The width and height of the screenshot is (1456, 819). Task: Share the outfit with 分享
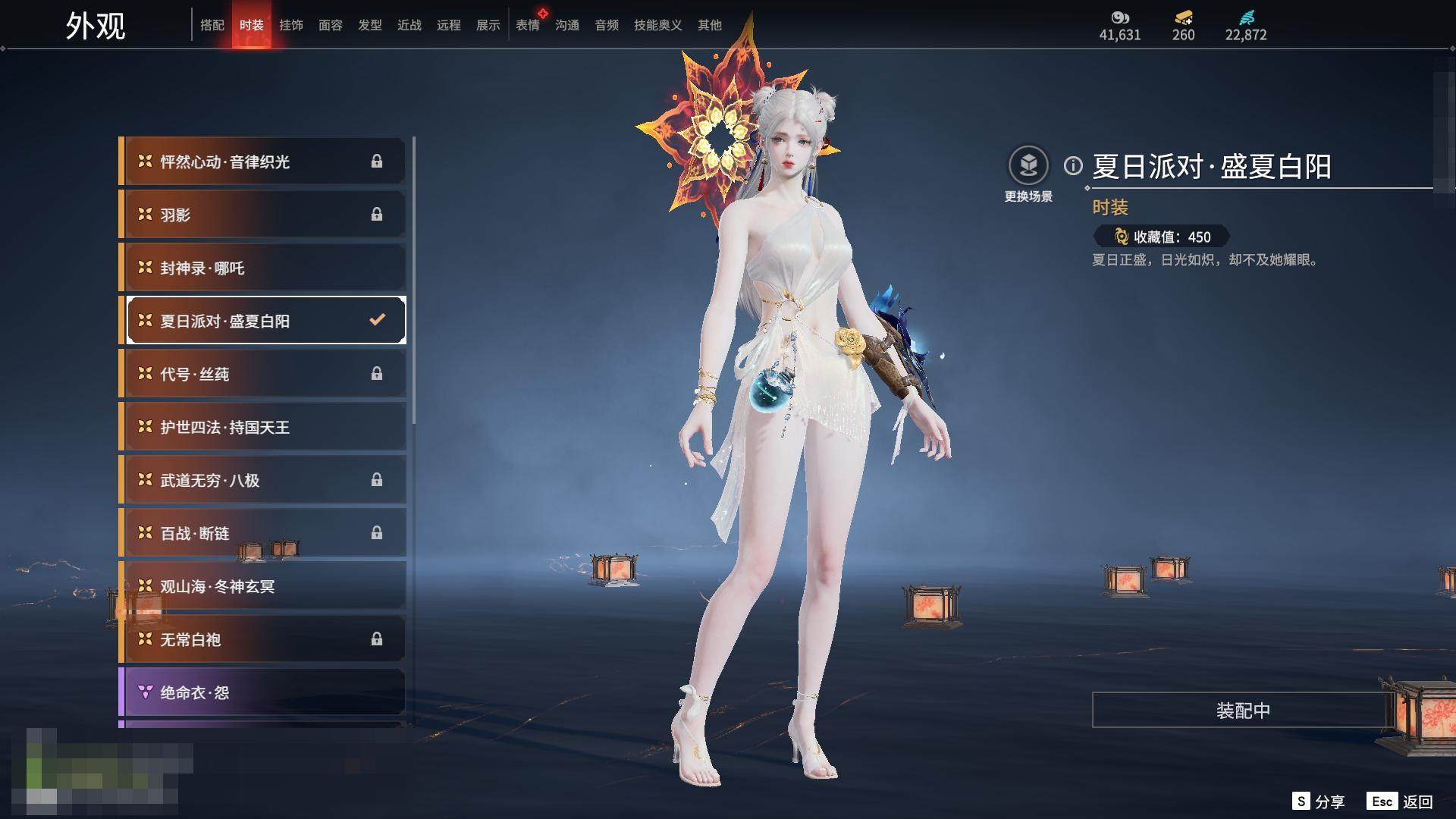1319,802
